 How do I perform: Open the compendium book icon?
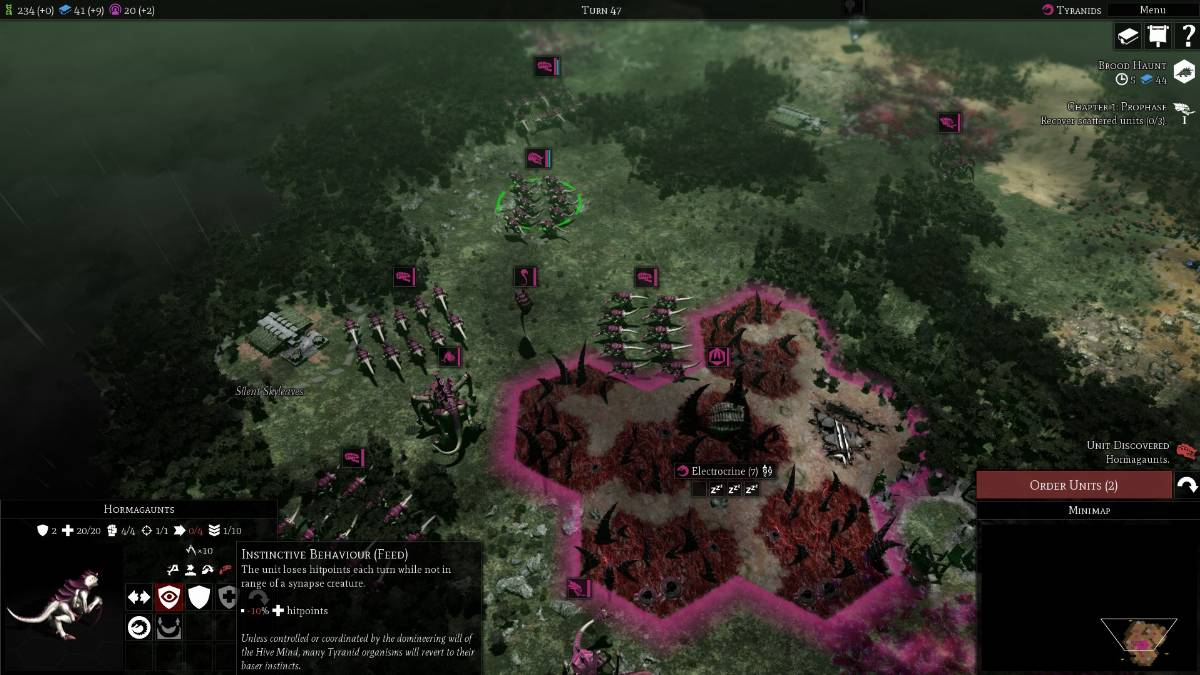pos(1128,36)
